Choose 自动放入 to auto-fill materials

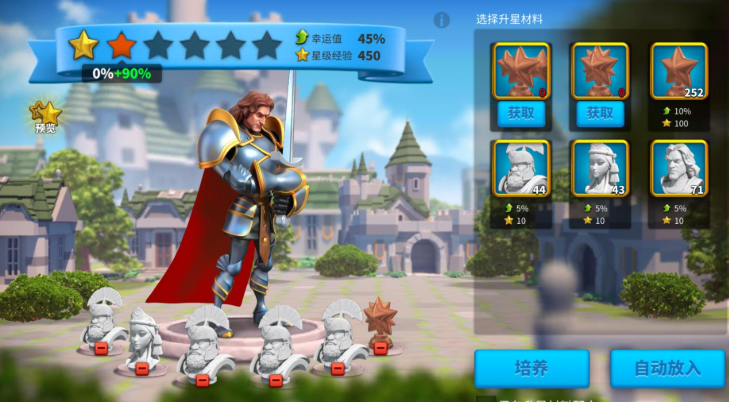pyautogui.click(x=667, y=368)
